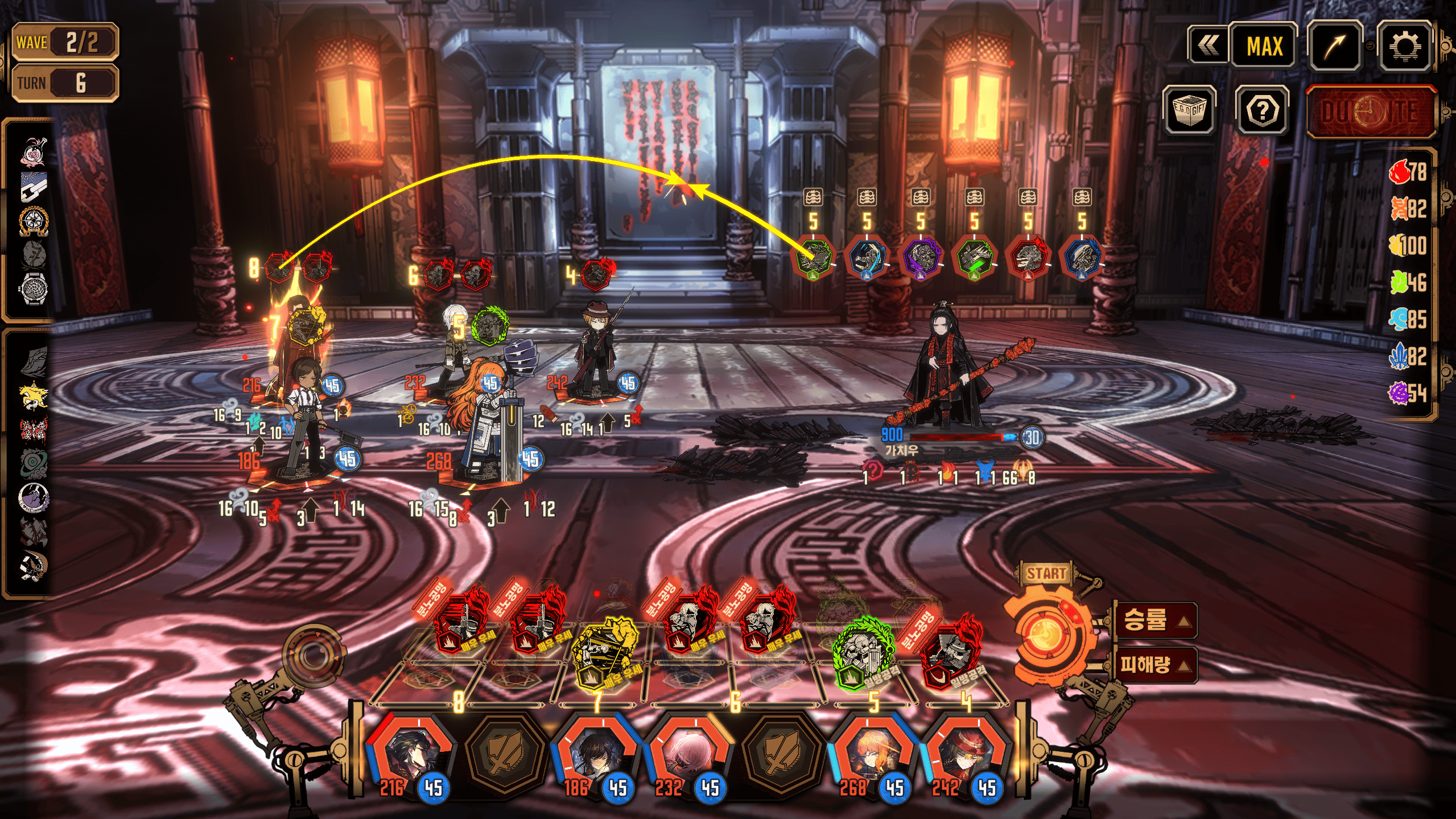Choose the 피해량 damage auto-select button
Viewport: 1456px width, 819px height.
click(x=1153, y=664)
